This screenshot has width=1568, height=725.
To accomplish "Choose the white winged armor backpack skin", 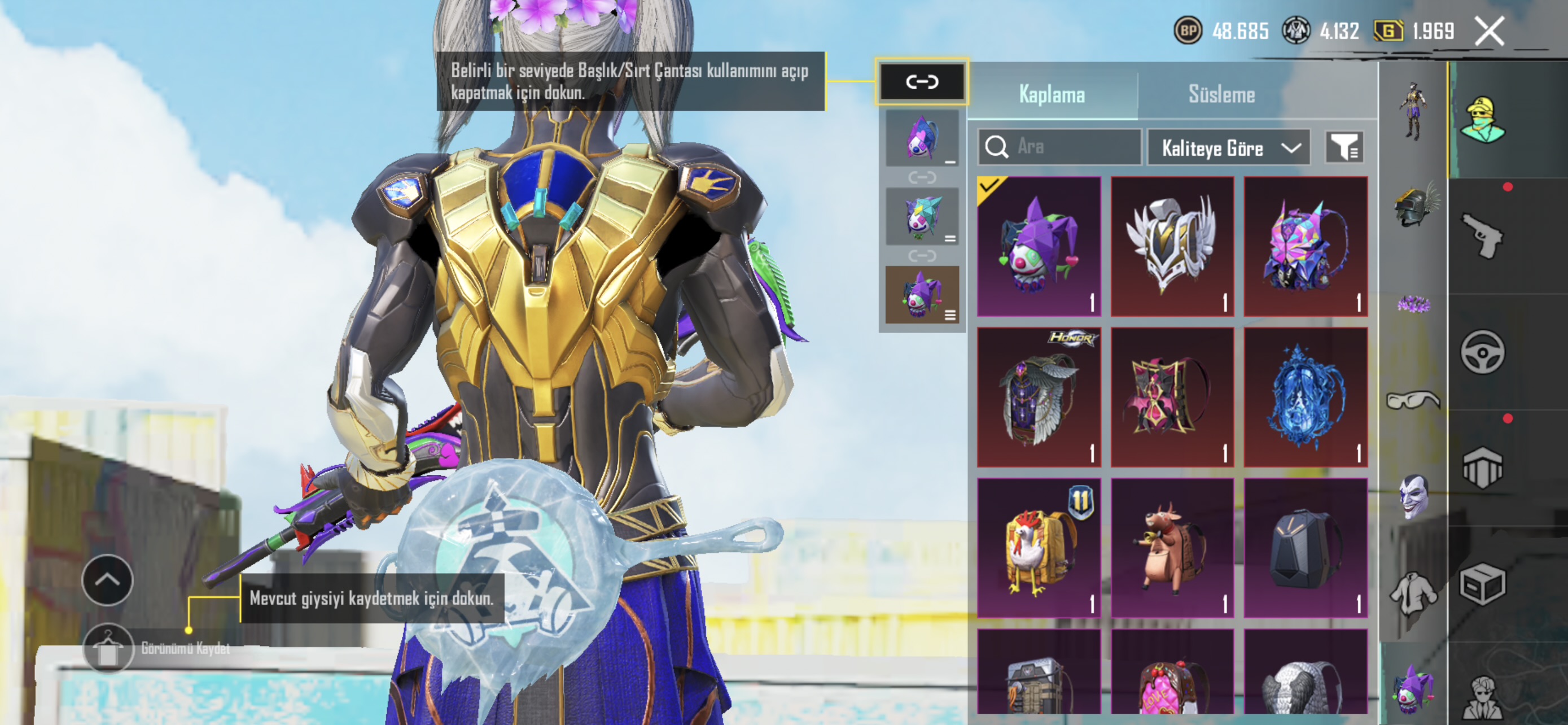I will [1172, 247].
